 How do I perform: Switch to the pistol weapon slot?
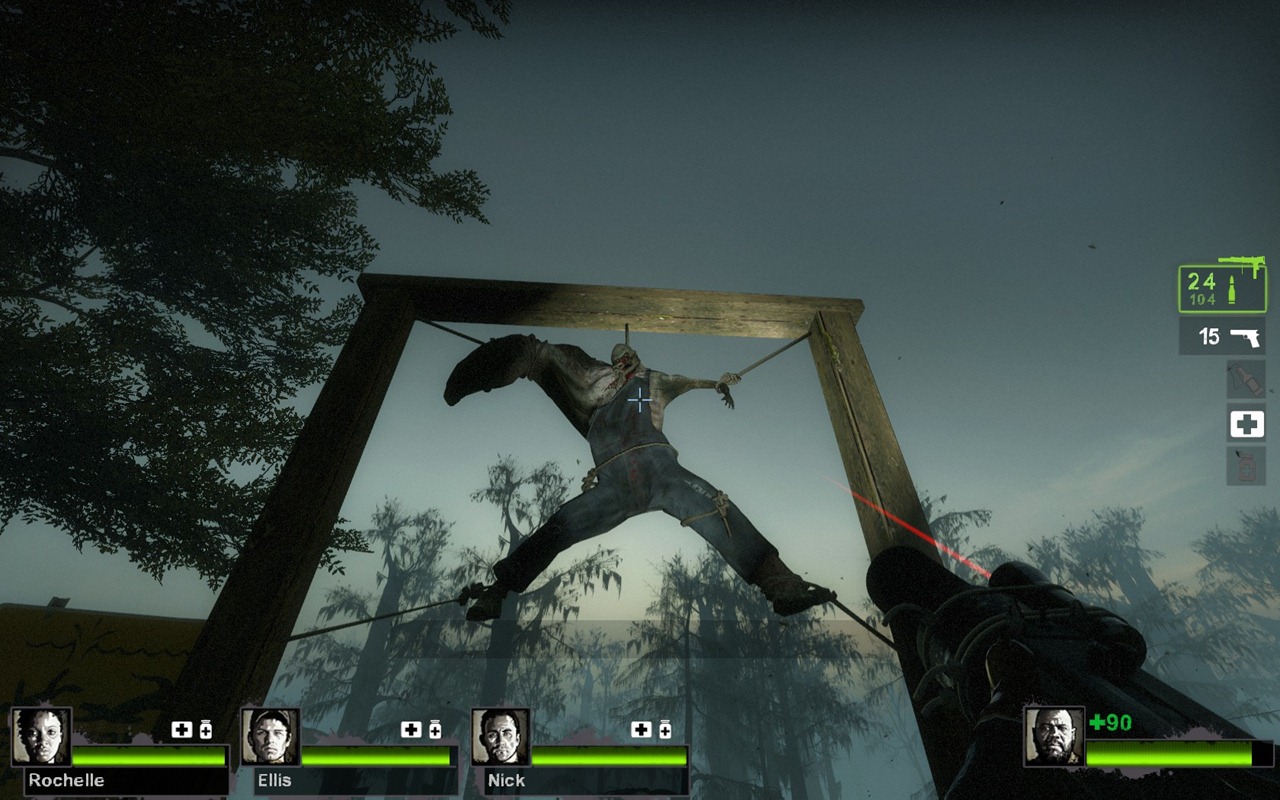[x=1221, y=337]
